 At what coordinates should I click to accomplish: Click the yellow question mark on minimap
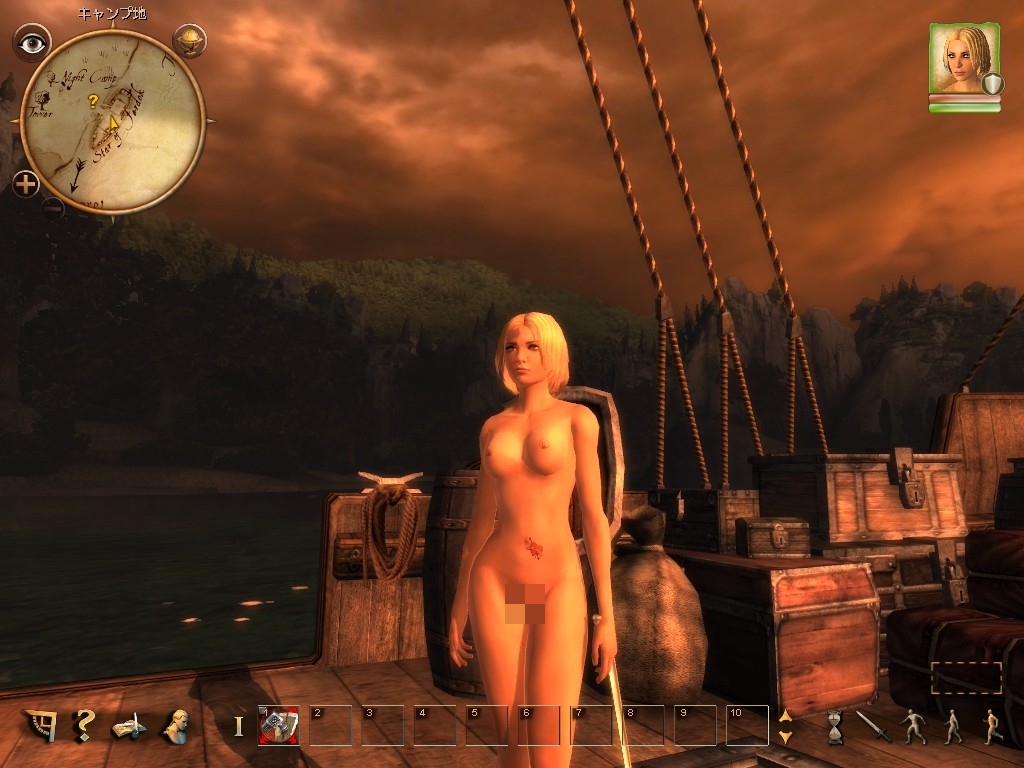pyautogui.click(x=93, y=101)
